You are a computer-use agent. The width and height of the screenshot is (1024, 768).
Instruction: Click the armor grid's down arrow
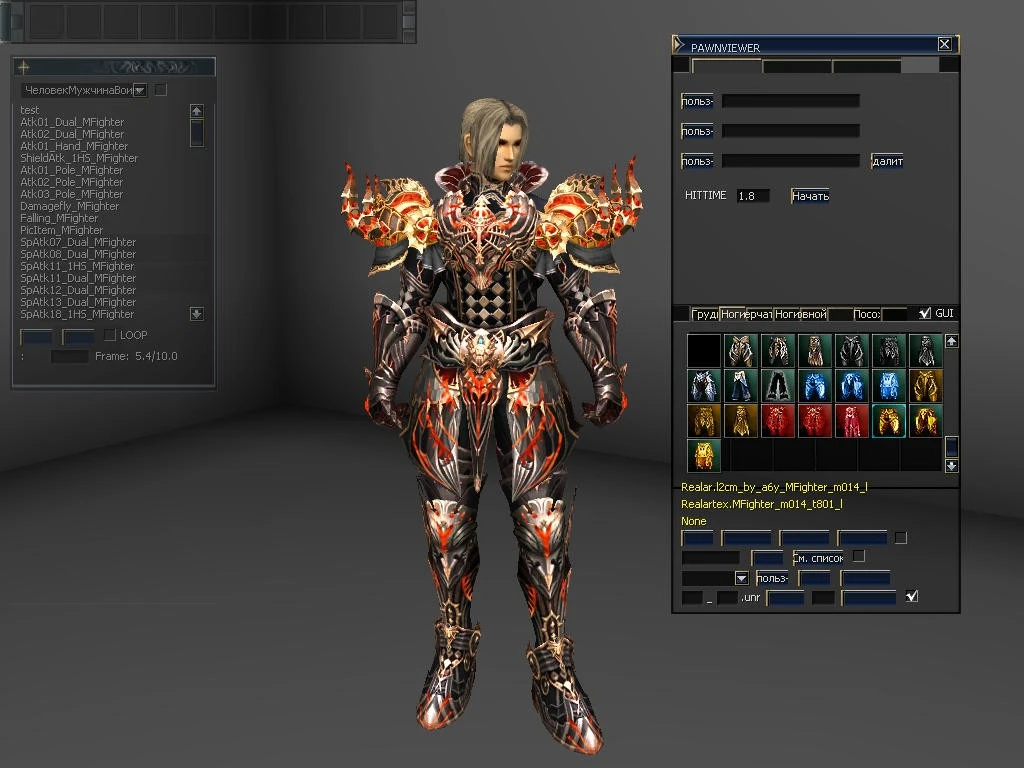click(951, 465)
